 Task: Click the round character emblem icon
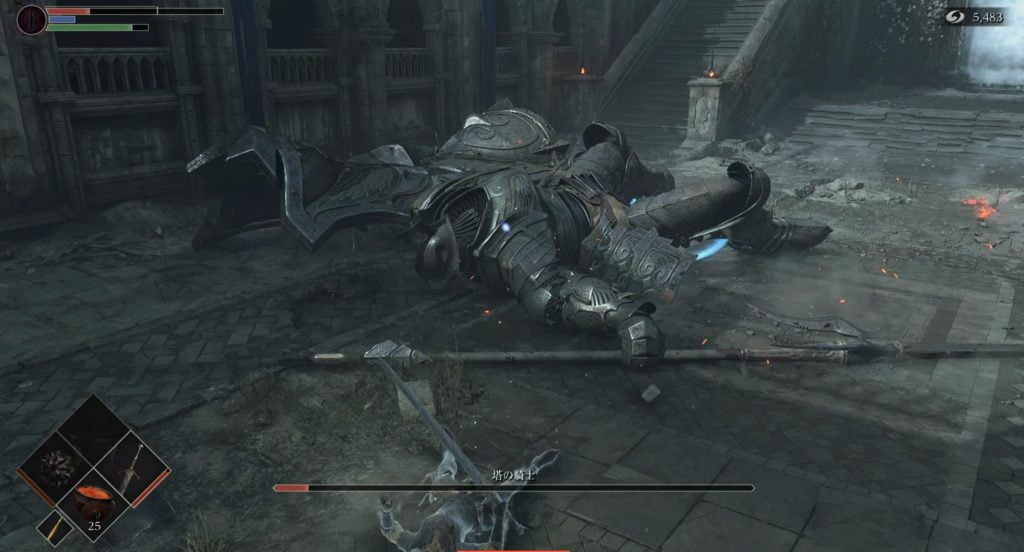coord(31,19)
